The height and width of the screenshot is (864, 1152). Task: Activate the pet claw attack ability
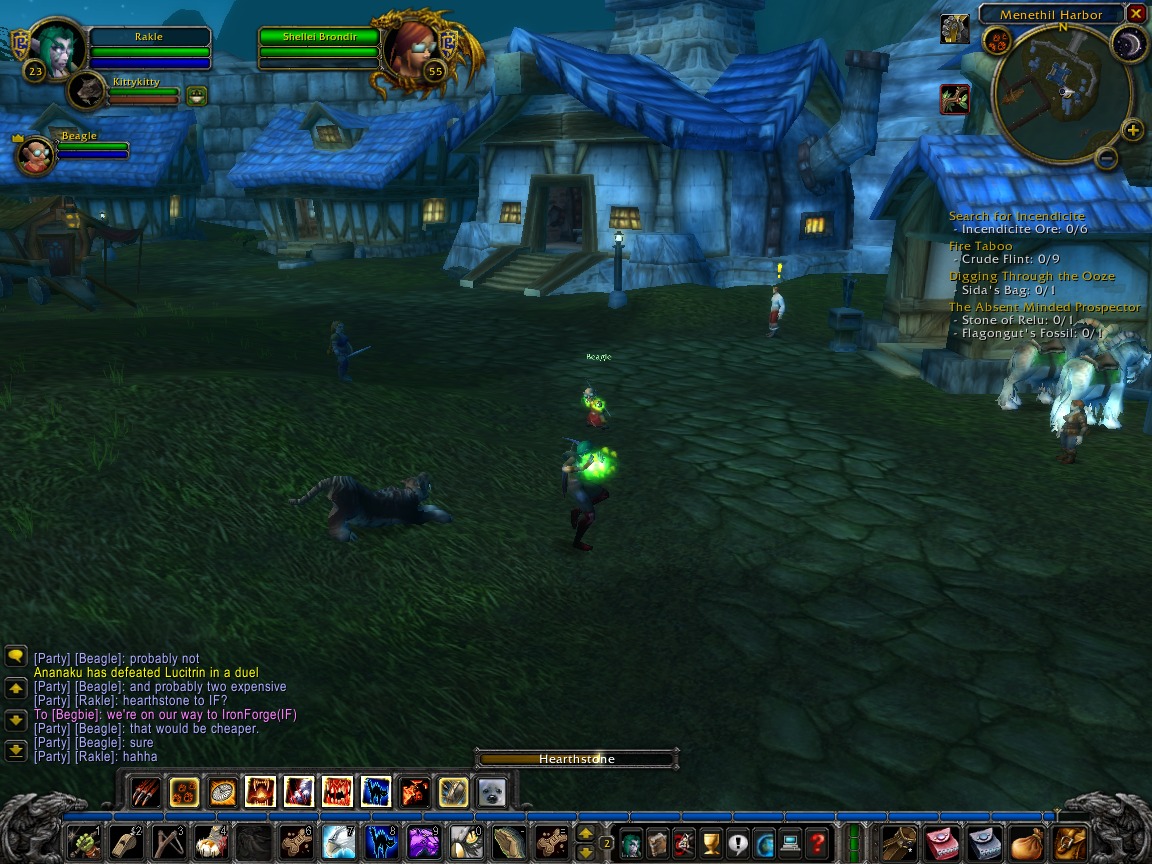coord(145,792)
